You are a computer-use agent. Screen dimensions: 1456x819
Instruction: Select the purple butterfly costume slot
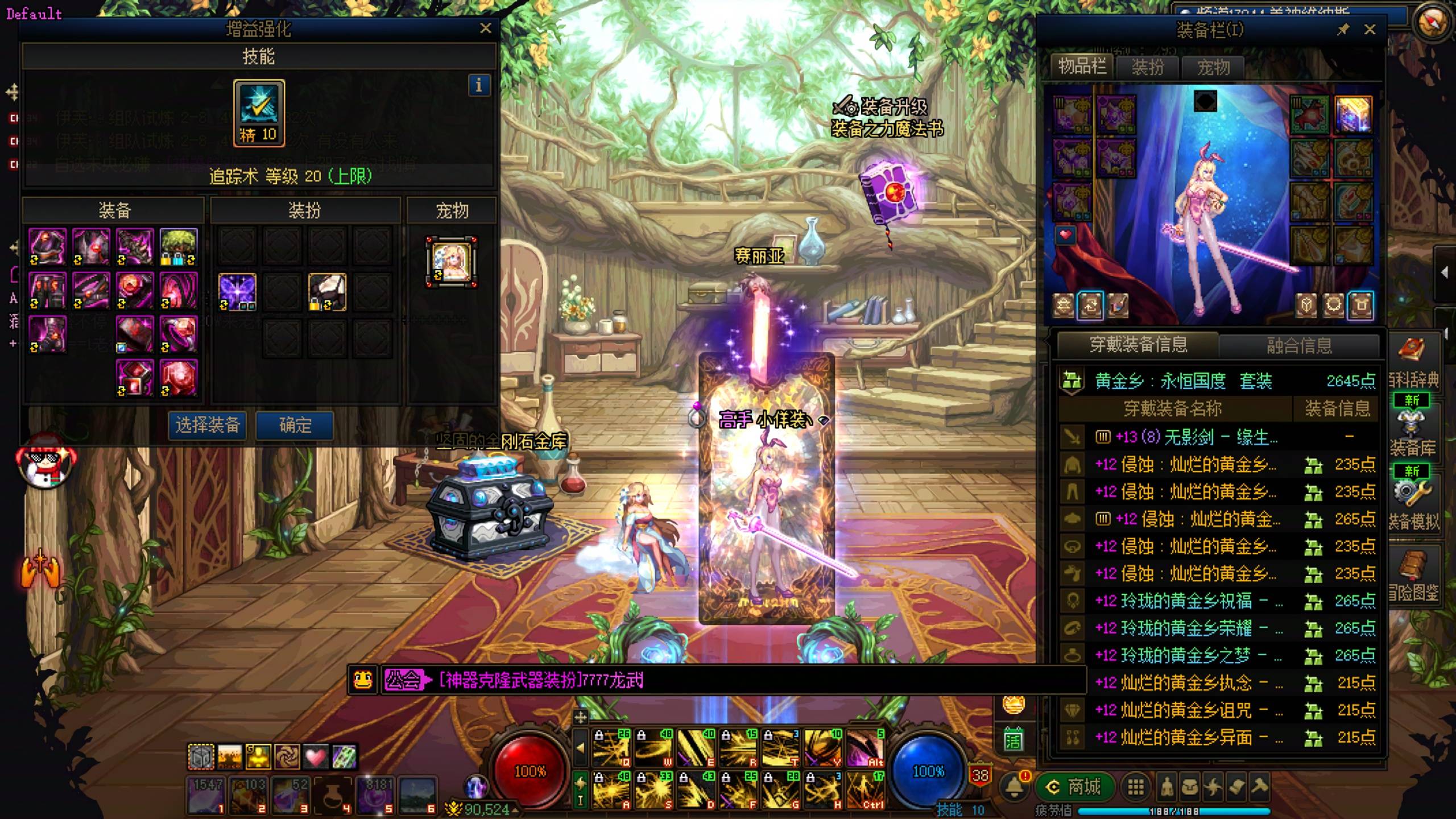click(237, 292)
